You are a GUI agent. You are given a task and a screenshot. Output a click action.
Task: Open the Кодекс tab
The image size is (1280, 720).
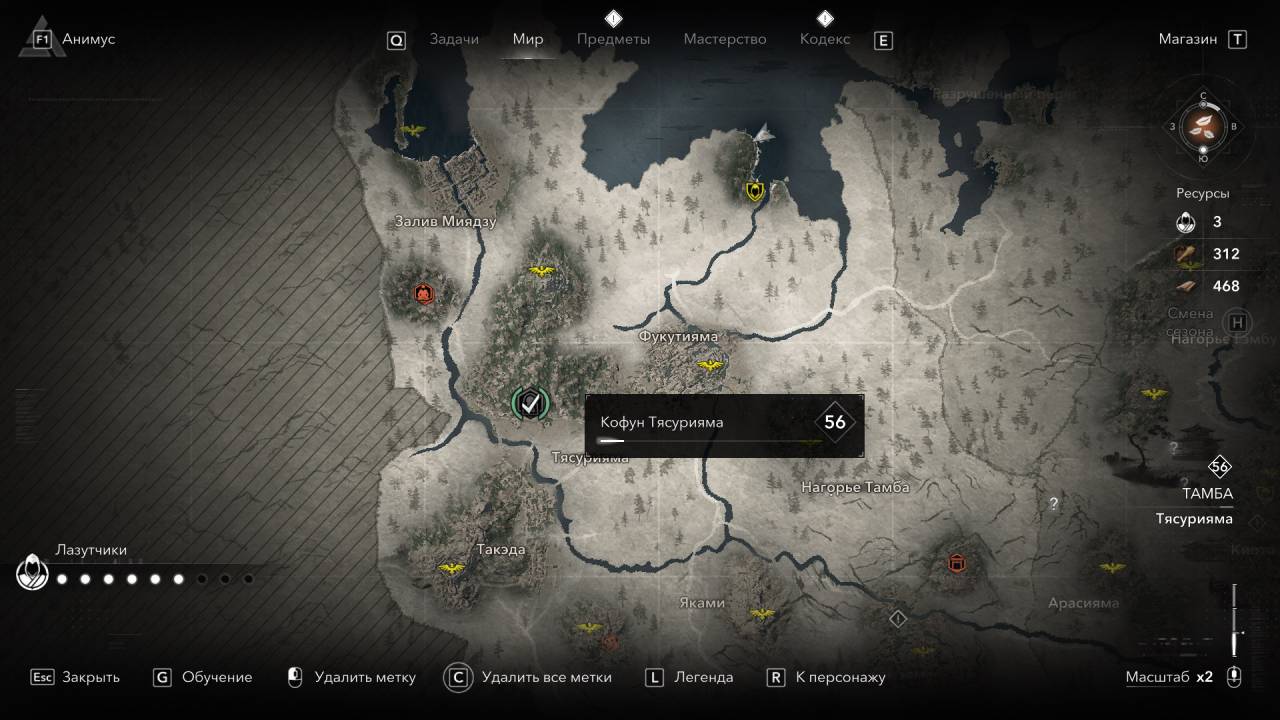coord(825,39)
